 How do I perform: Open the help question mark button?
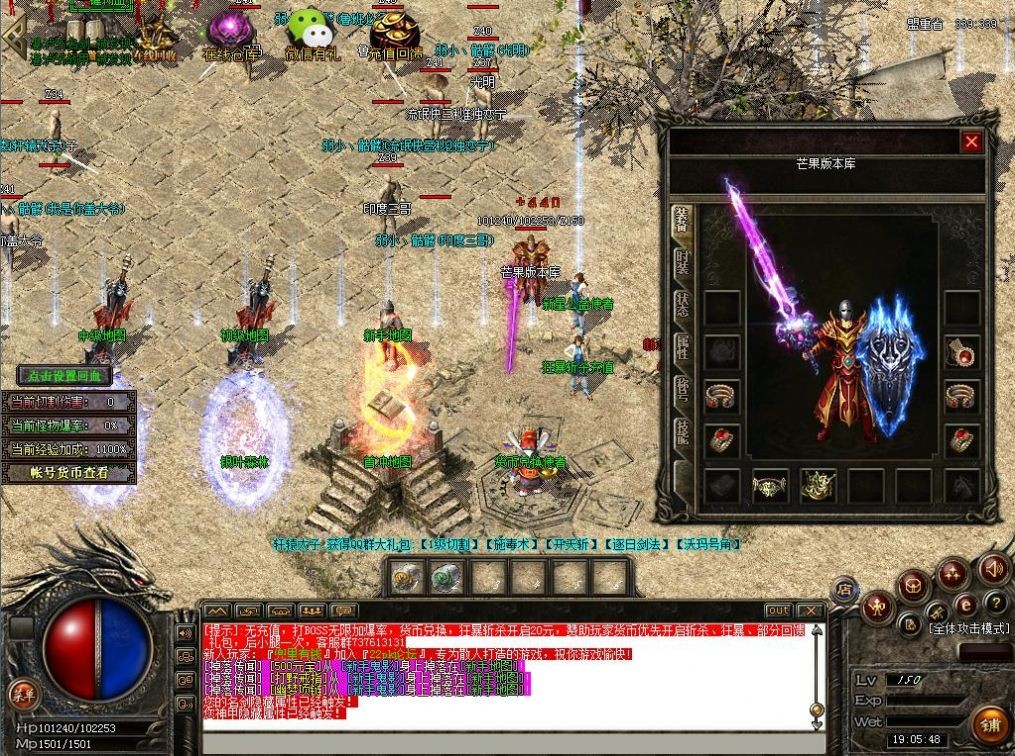994,602
